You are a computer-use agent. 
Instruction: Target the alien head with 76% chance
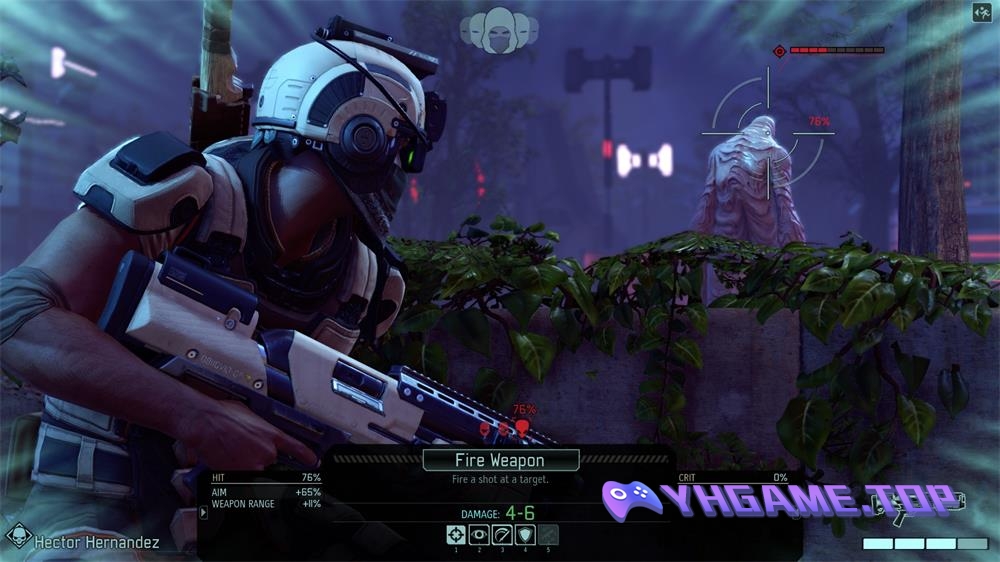[521, 428]
